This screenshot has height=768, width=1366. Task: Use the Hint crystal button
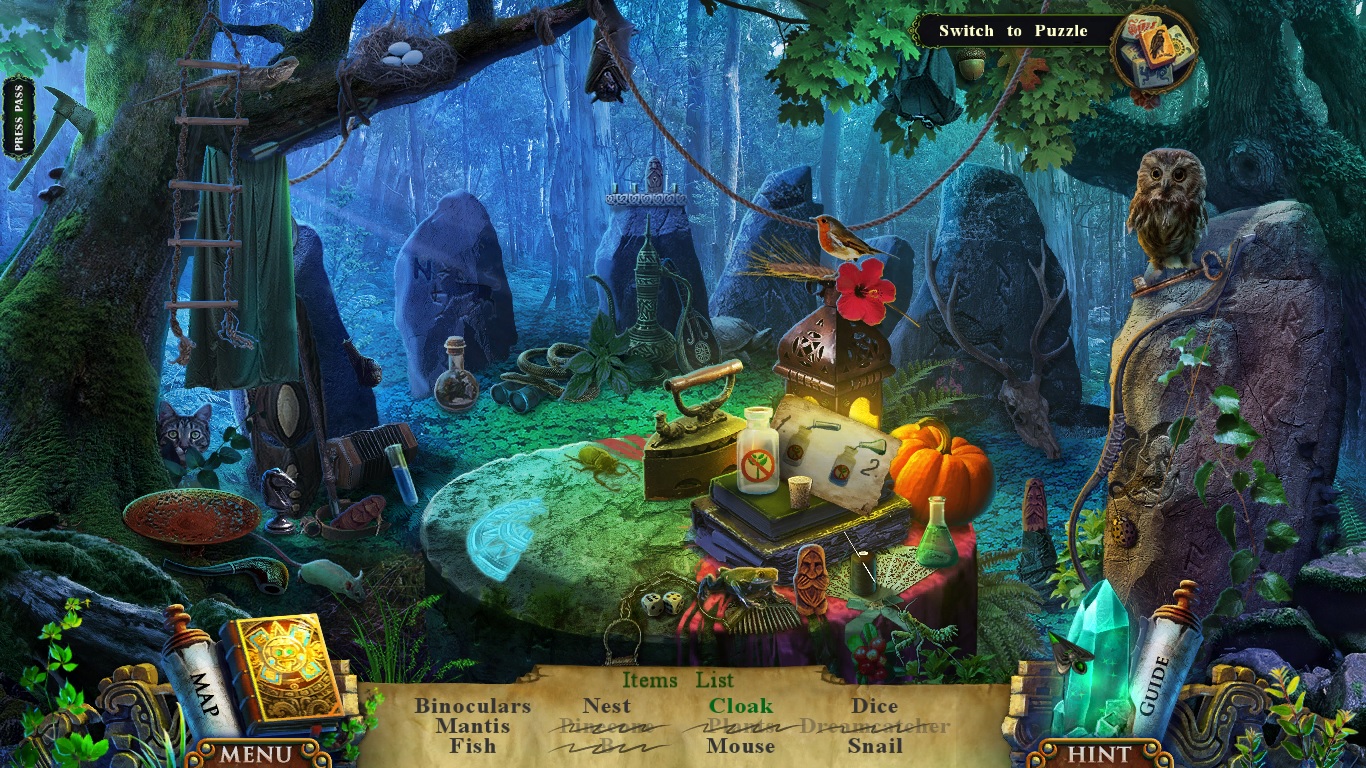pos(1099,753)
